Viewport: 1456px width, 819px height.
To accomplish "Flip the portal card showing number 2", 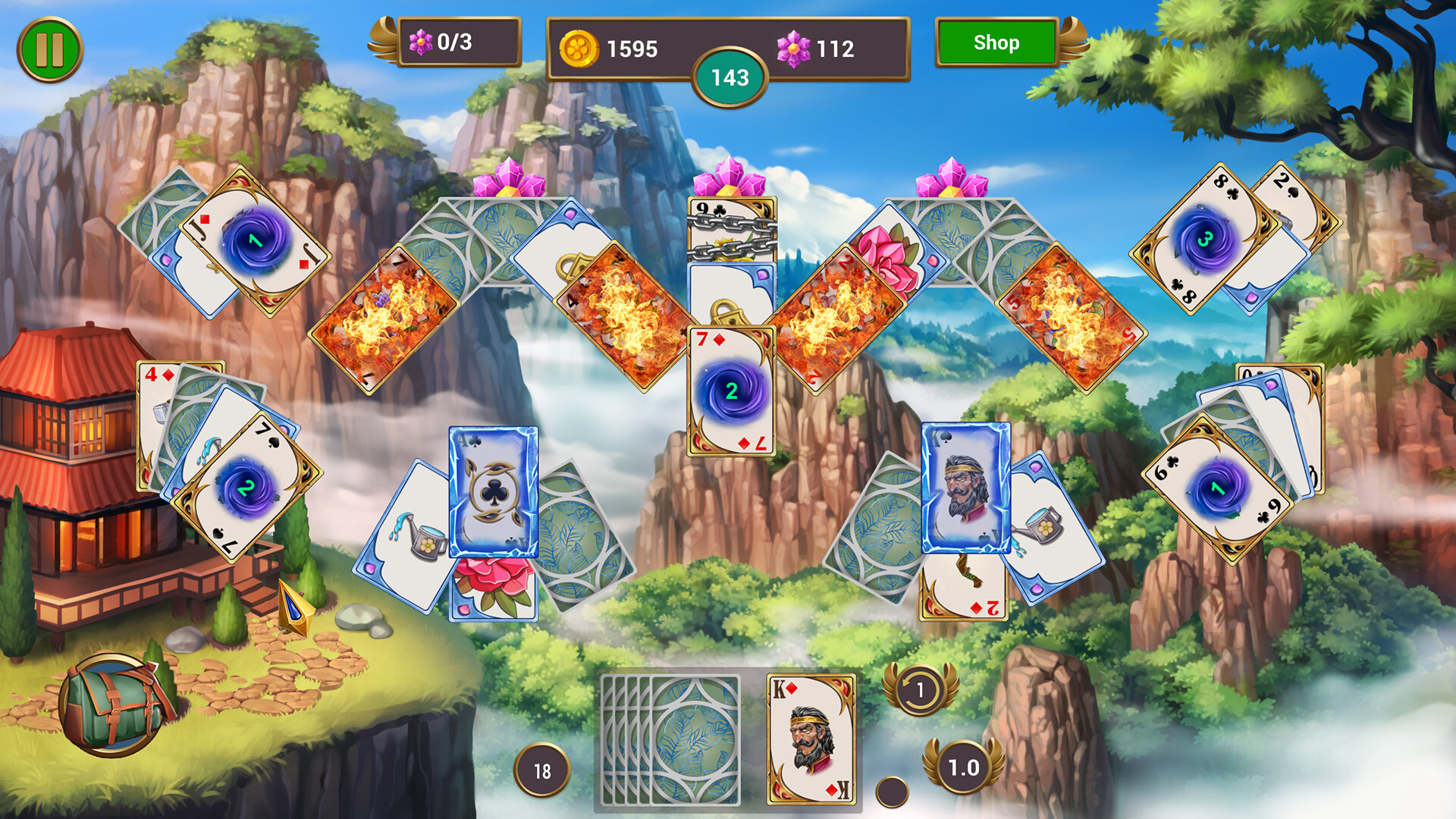I will click(732, 391).
